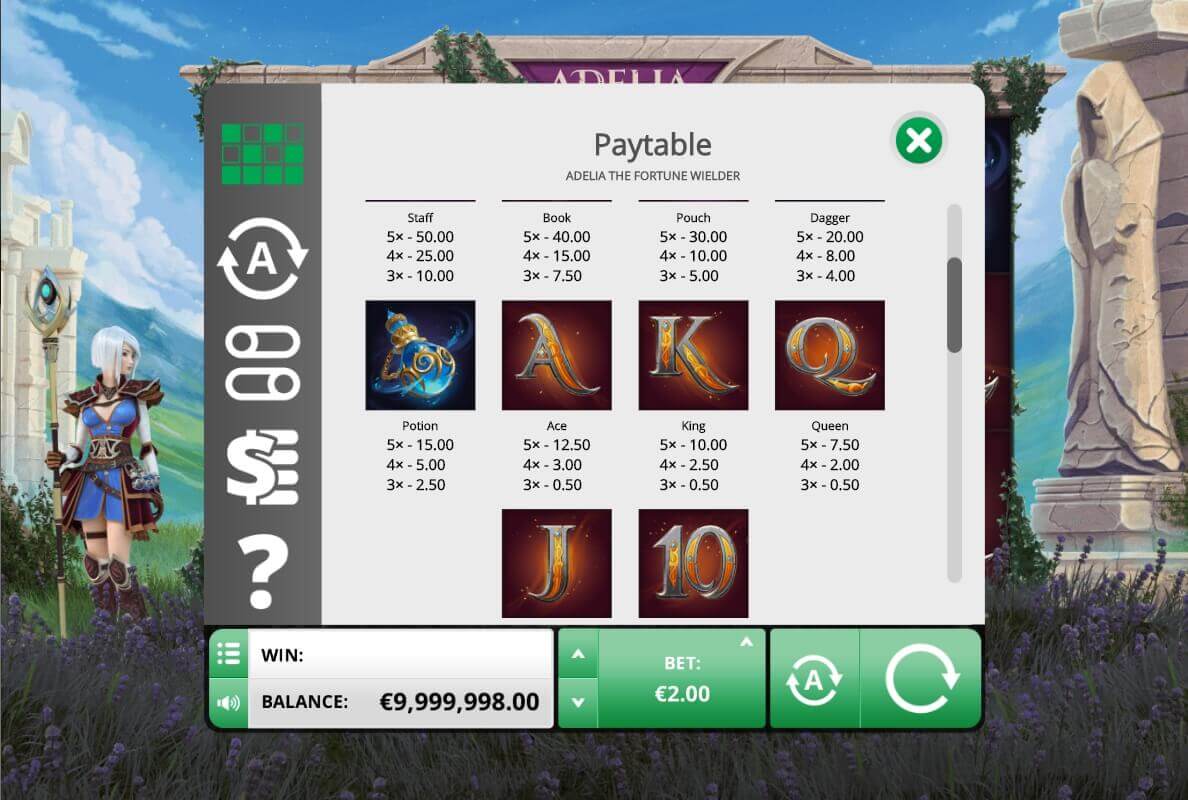This screenshot has height=800, width=1188.
Task: Decrease the bet amount
Action: tap(577, 702)
